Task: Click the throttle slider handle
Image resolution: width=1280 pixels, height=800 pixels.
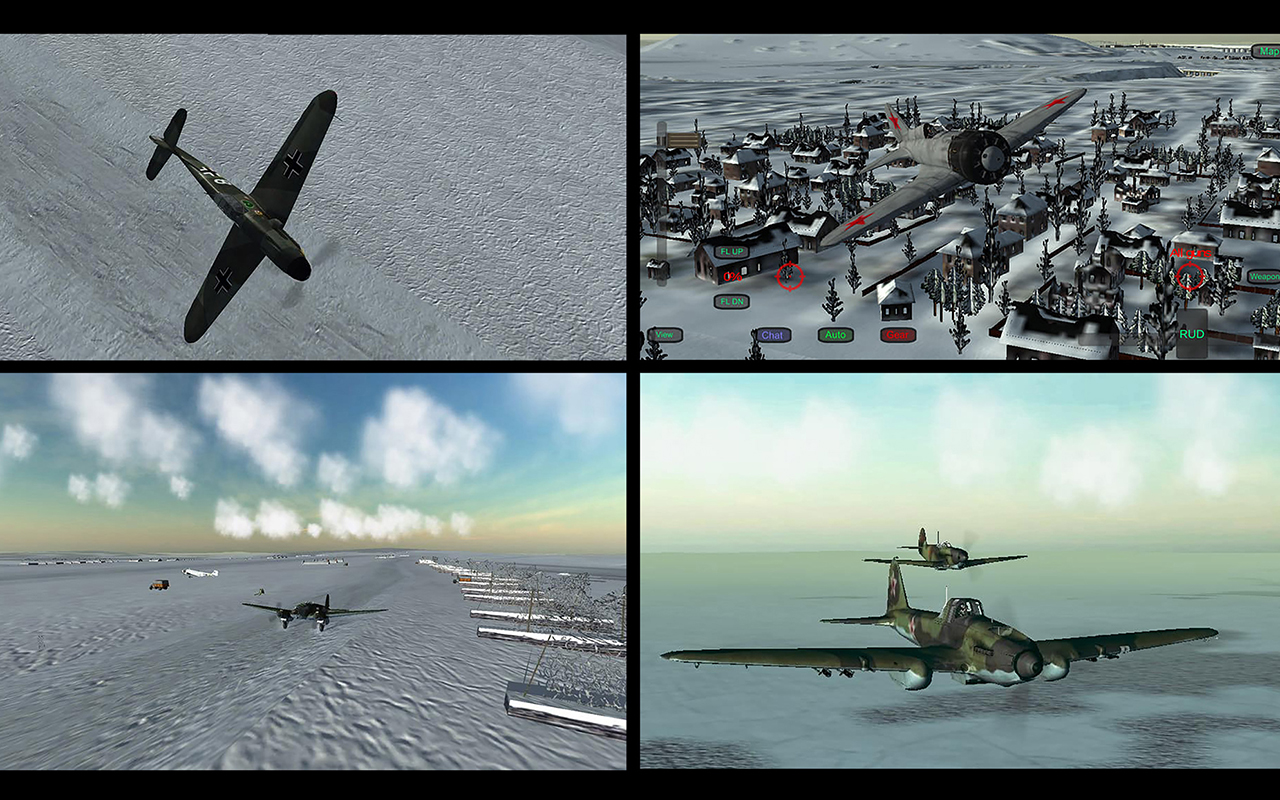Action: (681, 139)
